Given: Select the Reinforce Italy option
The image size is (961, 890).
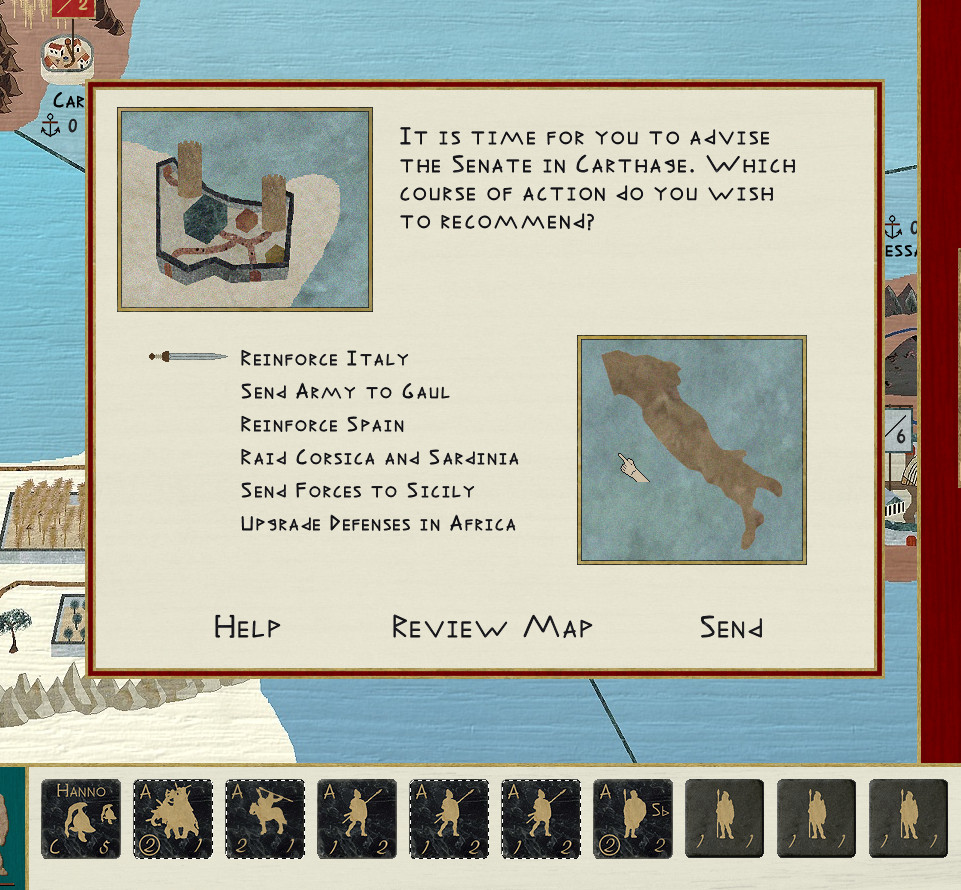Looking at the screenshot, I should pos(324,359).
